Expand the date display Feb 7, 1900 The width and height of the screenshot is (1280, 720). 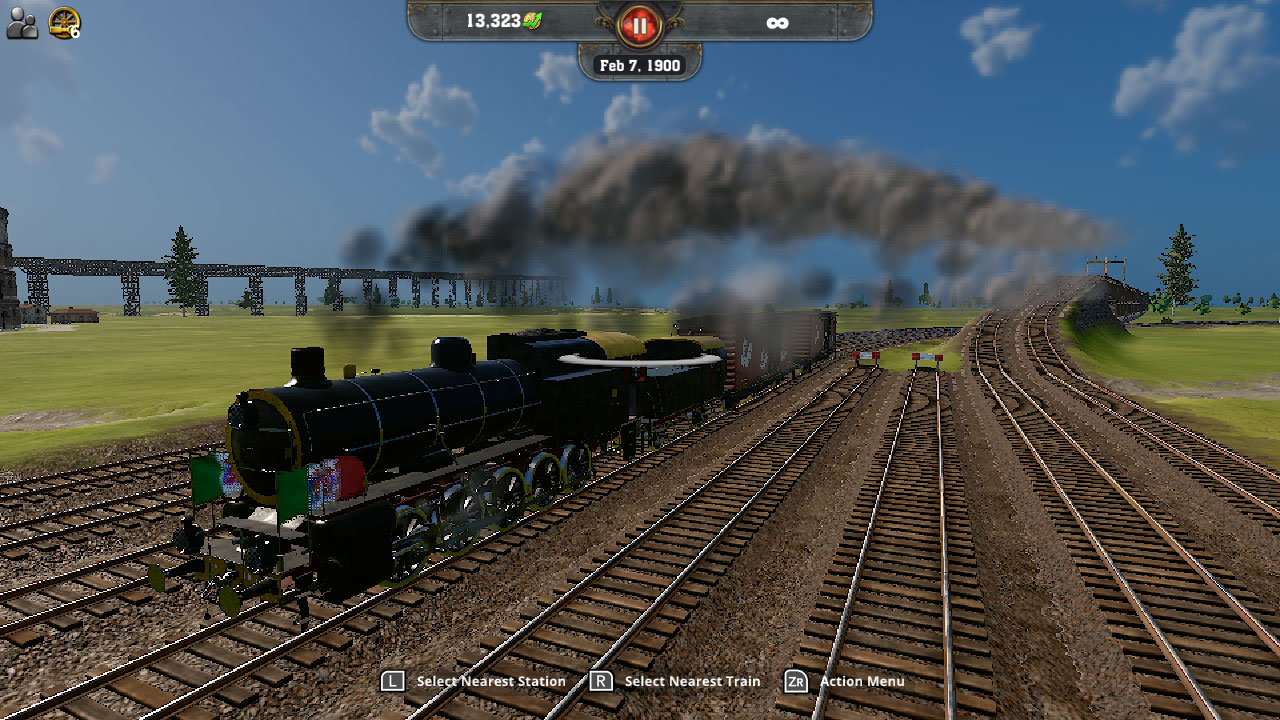tap(640, 64)
